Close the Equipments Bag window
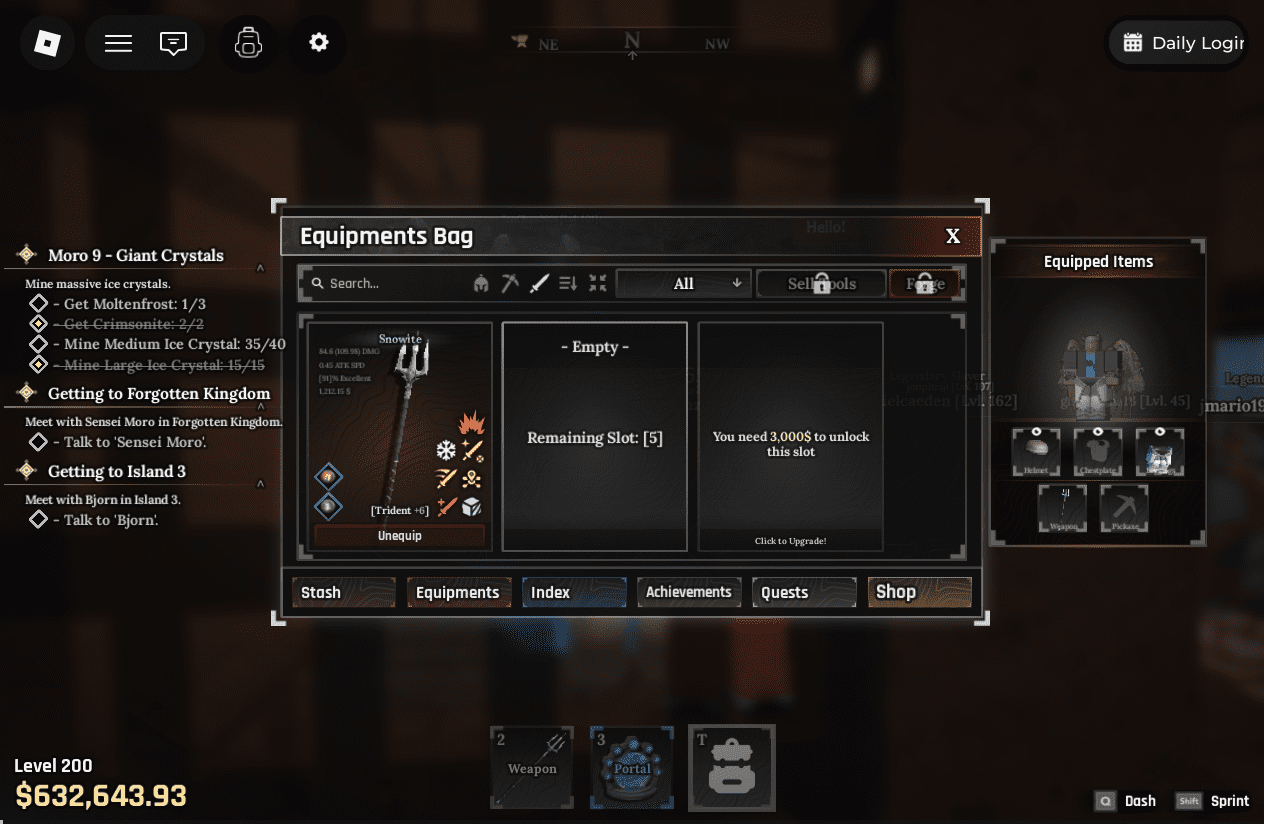 tap(953, 236)
